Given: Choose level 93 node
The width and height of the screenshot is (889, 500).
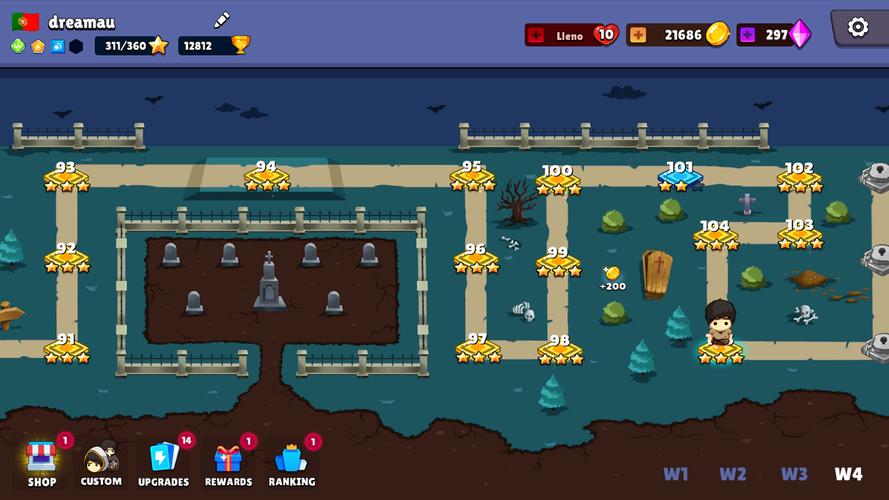Looking at the screenshot, I should coord(66,178).
